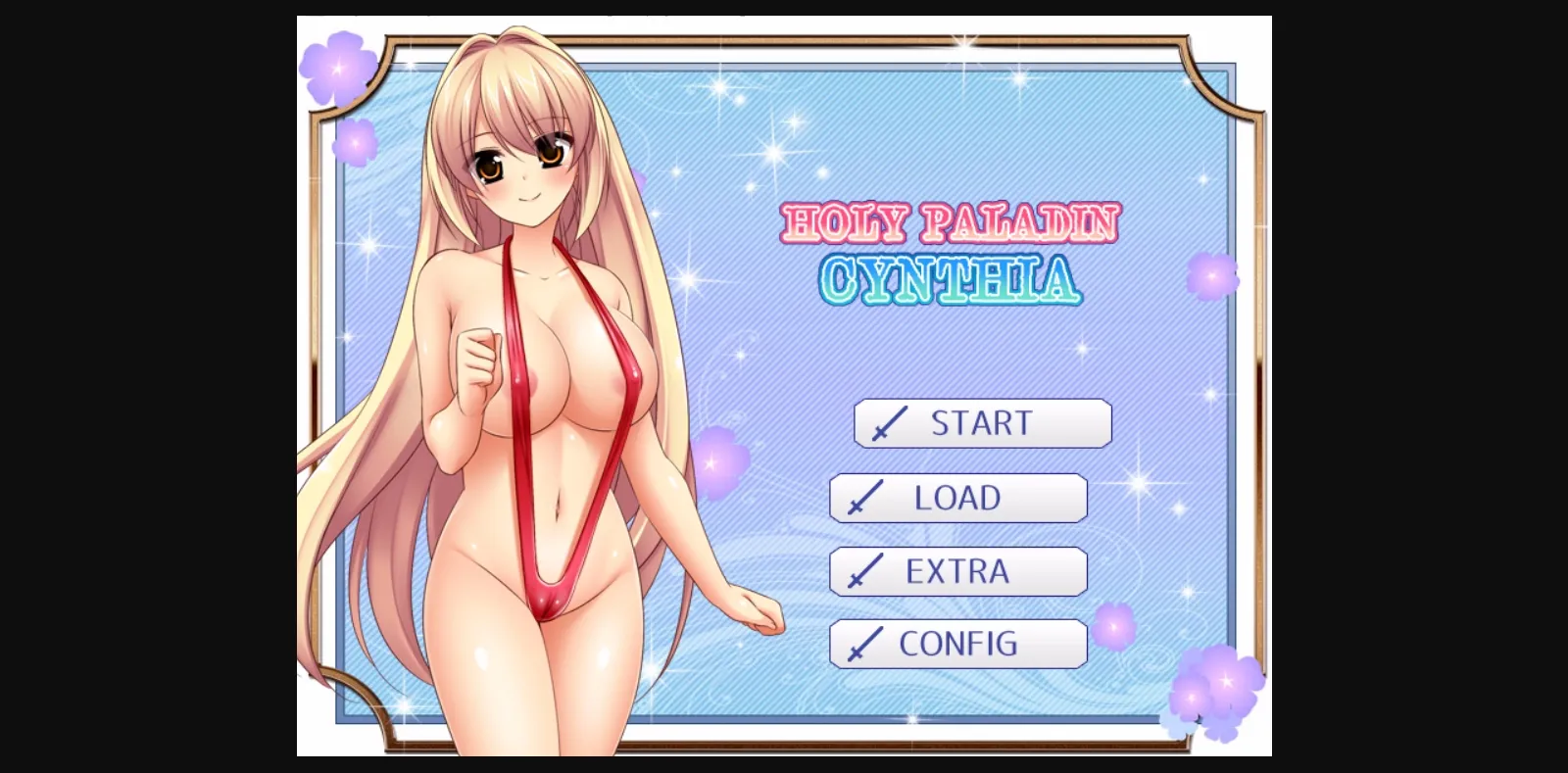Click the sword icon on the START button
This screenshot has width=1568, height=773.
pyautogui.click(x=890, y=423)
